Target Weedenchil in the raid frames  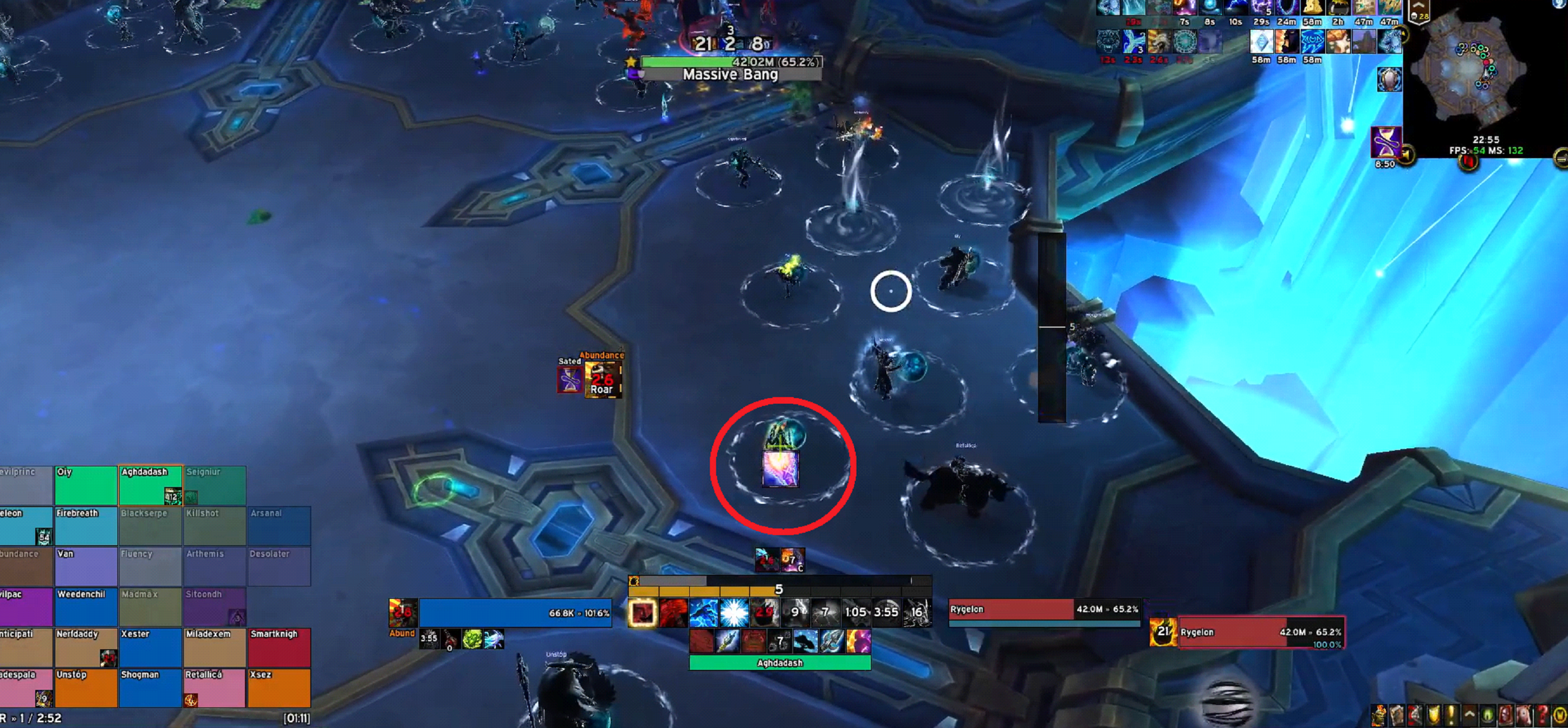[86, 606]
